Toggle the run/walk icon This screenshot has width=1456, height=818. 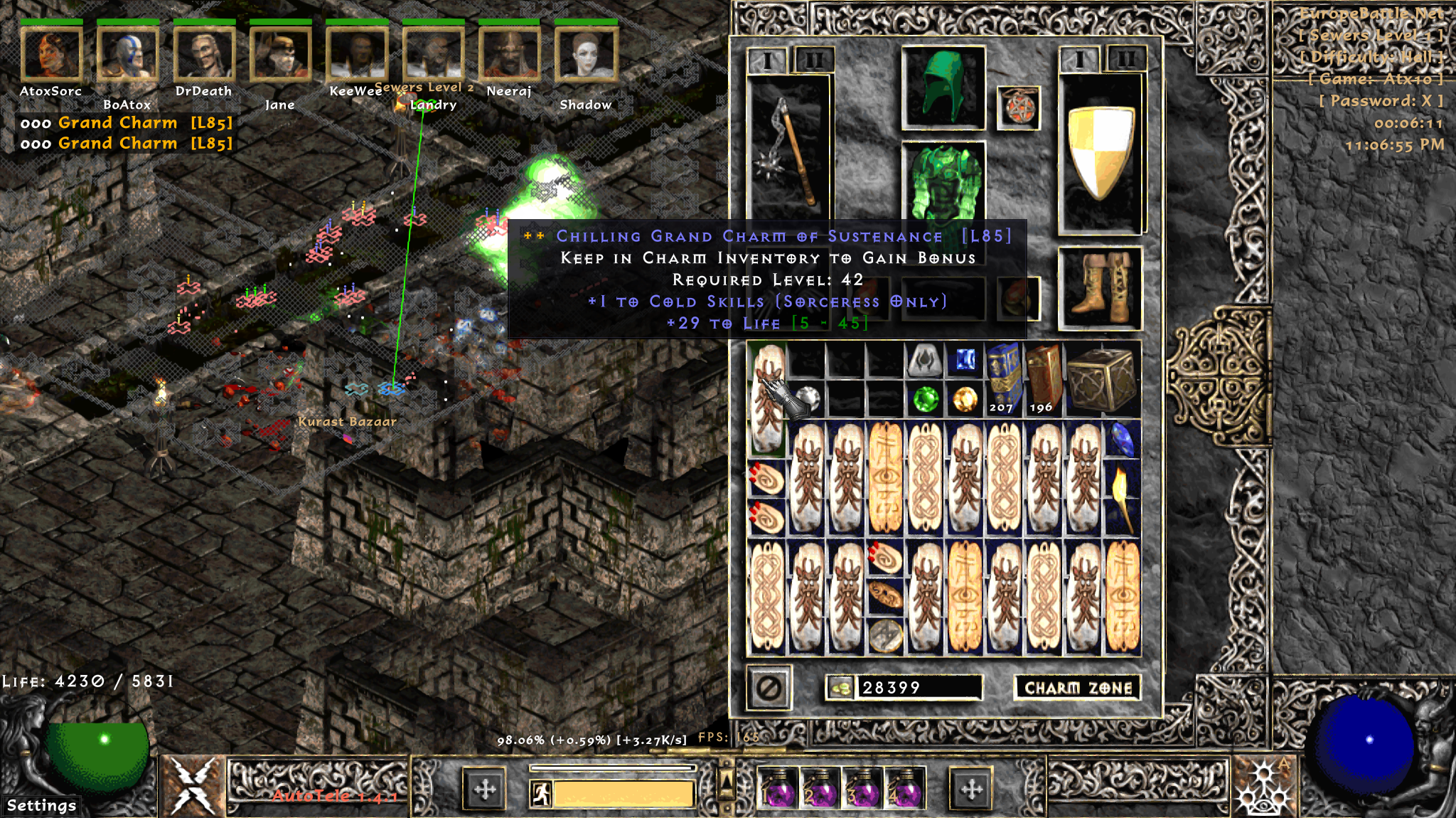[542, 794]
